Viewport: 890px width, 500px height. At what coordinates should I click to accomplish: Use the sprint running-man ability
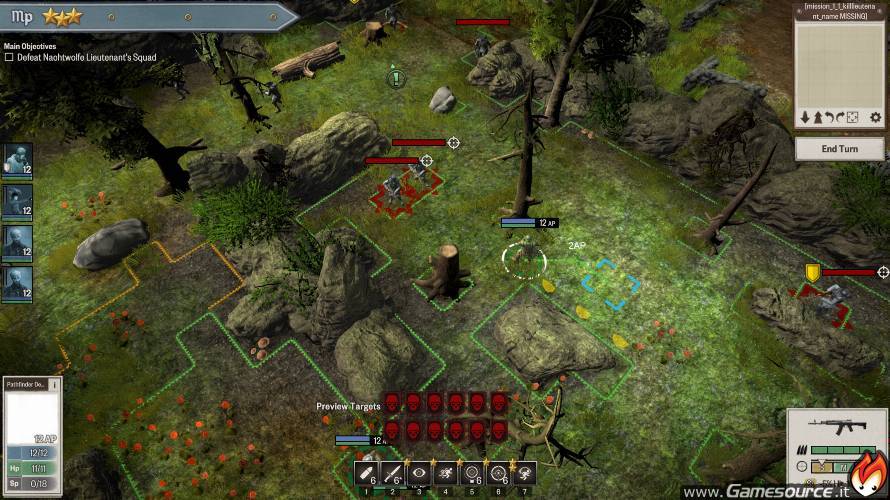445,473
